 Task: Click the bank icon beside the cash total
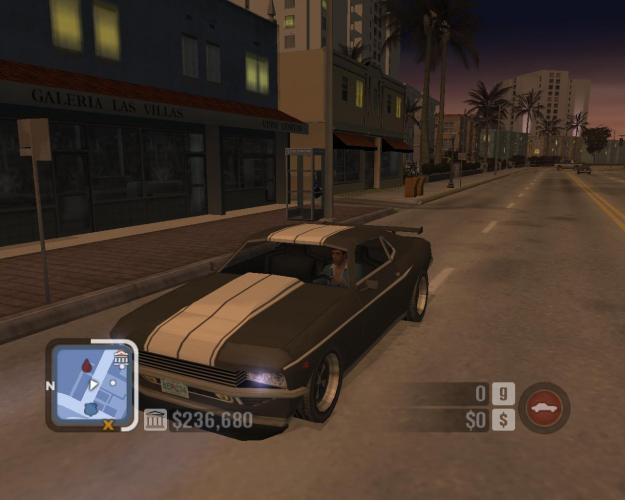point(155,420)
